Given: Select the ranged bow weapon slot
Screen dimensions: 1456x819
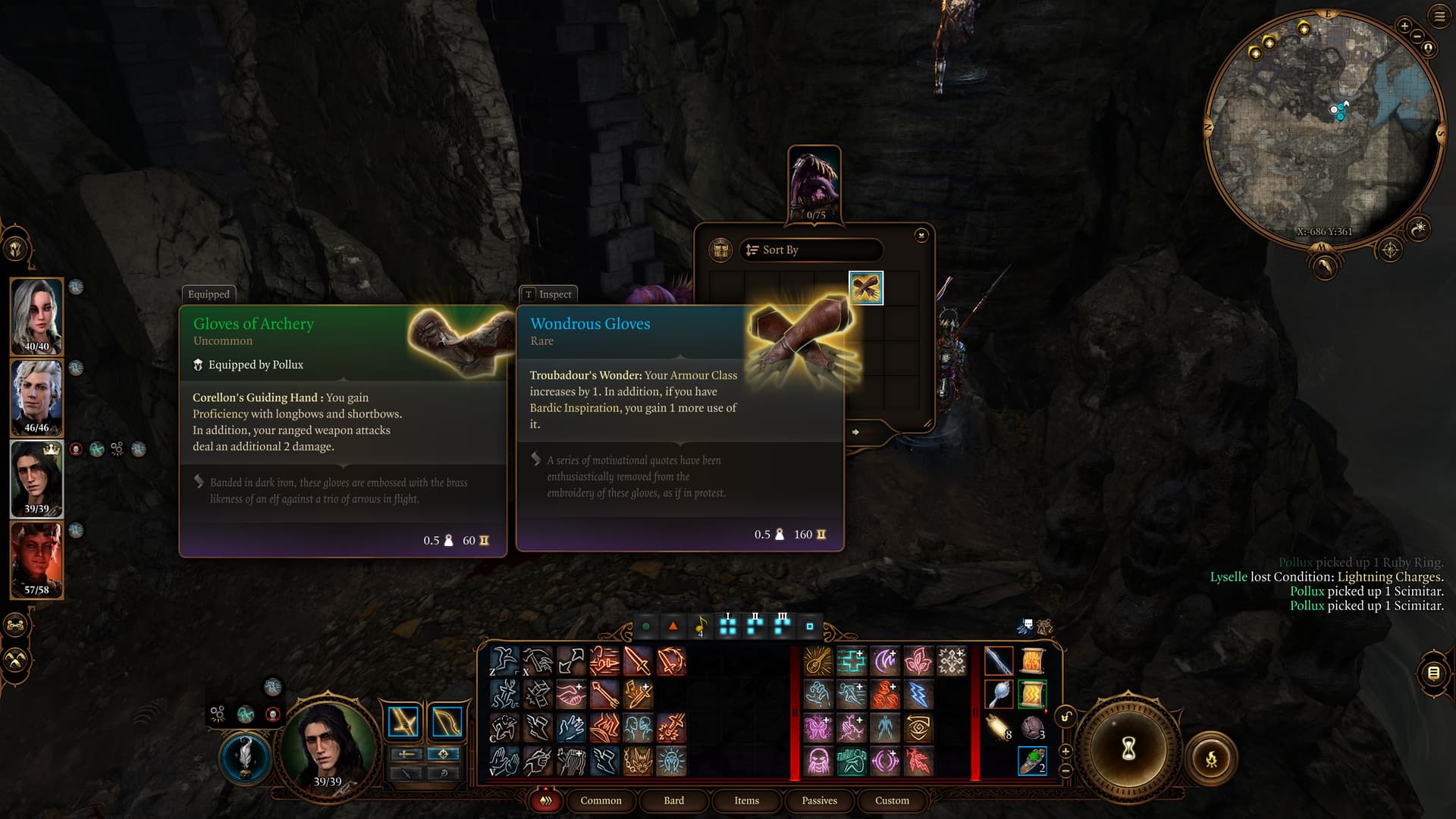Looking at the screenshot, I should coord(446,722).
